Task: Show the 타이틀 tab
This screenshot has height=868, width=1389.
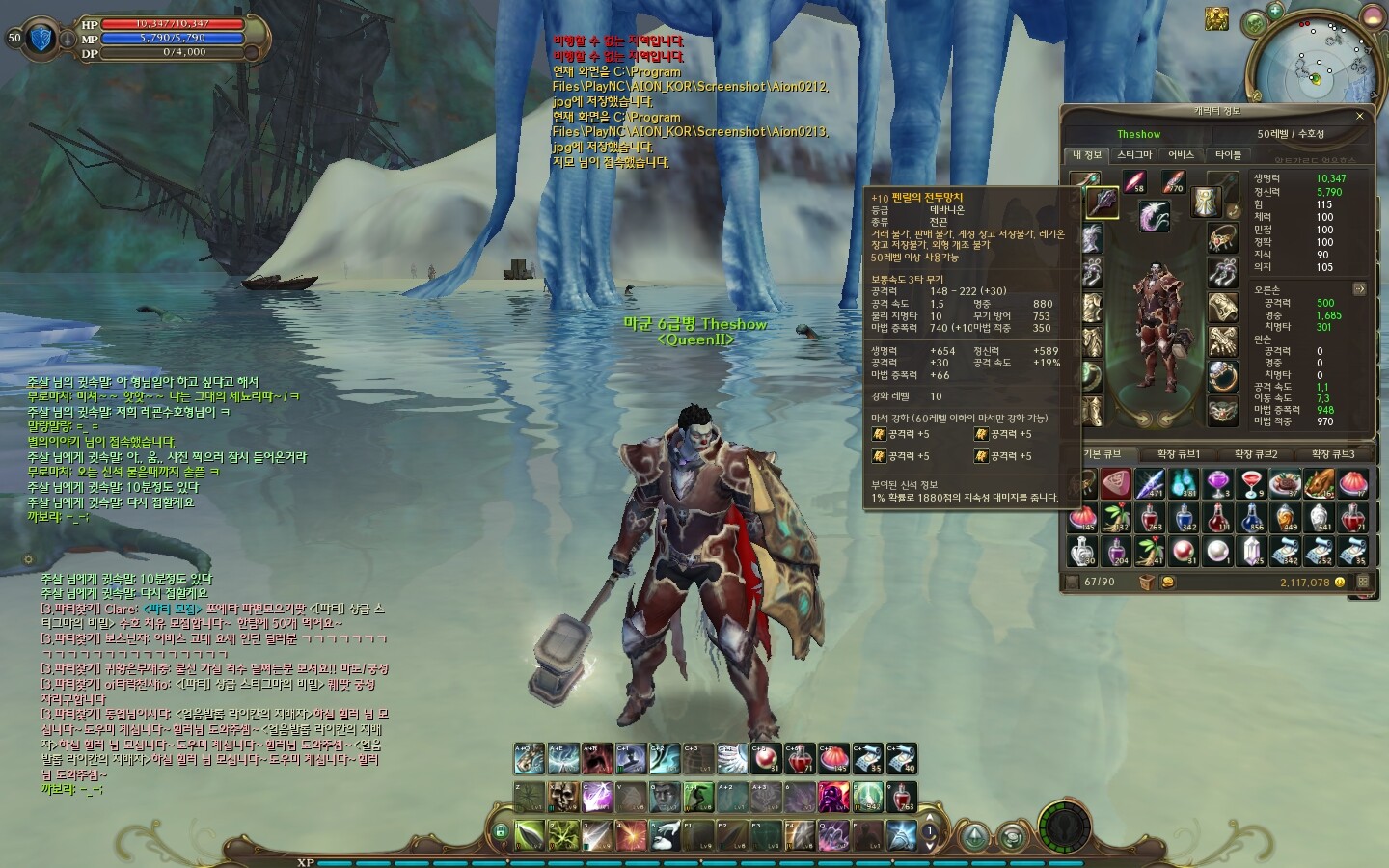Action: (1228, 154)
